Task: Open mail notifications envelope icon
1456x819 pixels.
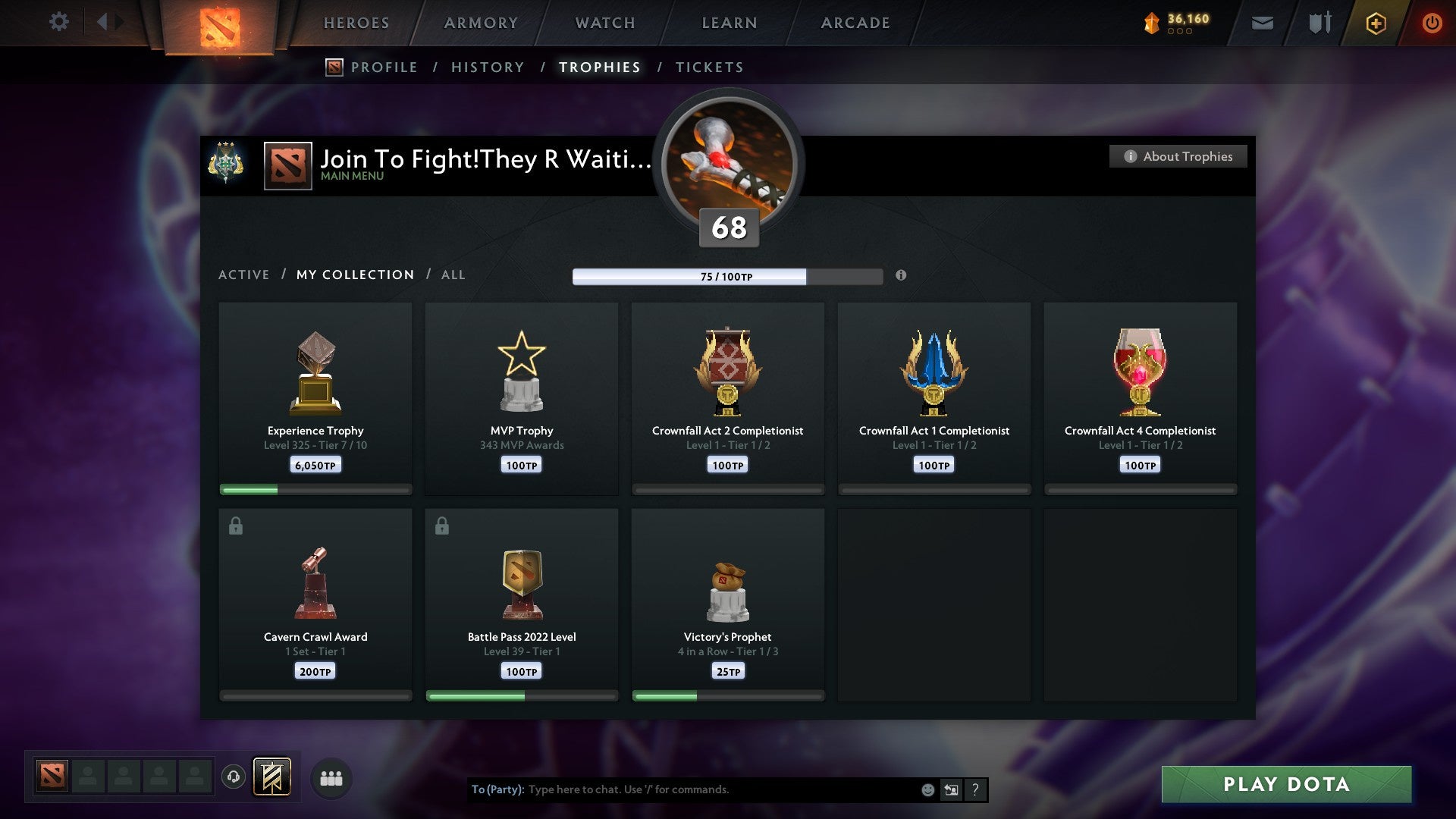Action: [1263, 23]
